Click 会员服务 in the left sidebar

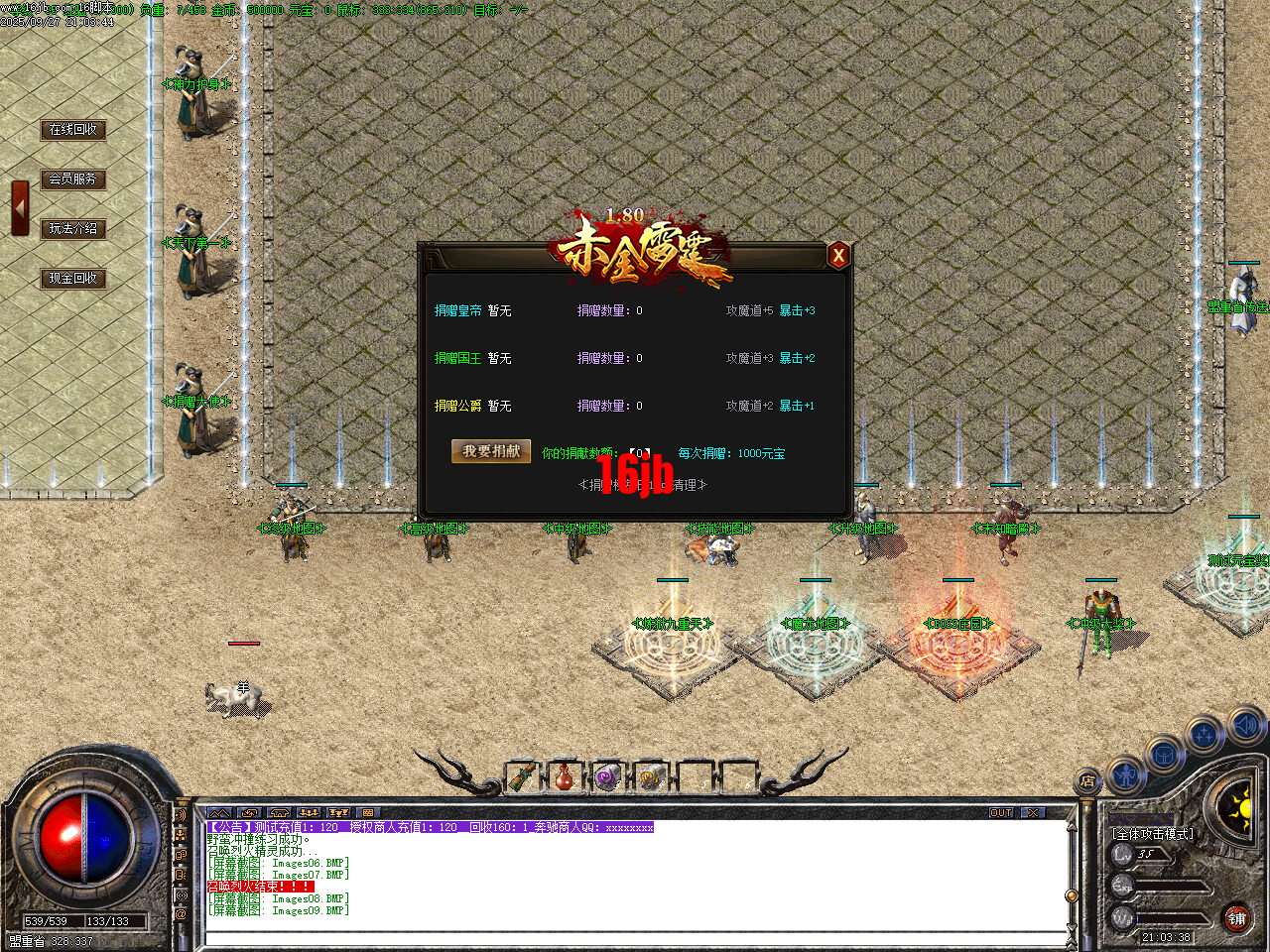pos(73,179)
